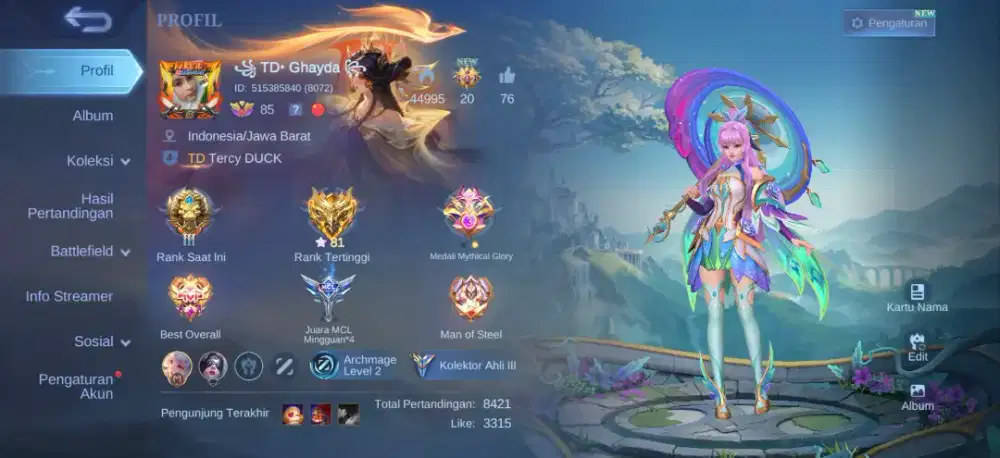This screenshot has width=1000, height=458.
Task: Click the player avatar portrait
Action: coord(190,90)
